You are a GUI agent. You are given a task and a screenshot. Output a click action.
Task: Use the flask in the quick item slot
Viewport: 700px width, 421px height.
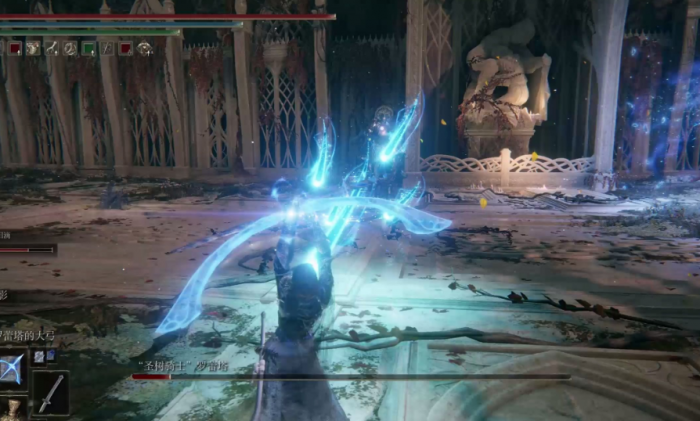point(13,408)
